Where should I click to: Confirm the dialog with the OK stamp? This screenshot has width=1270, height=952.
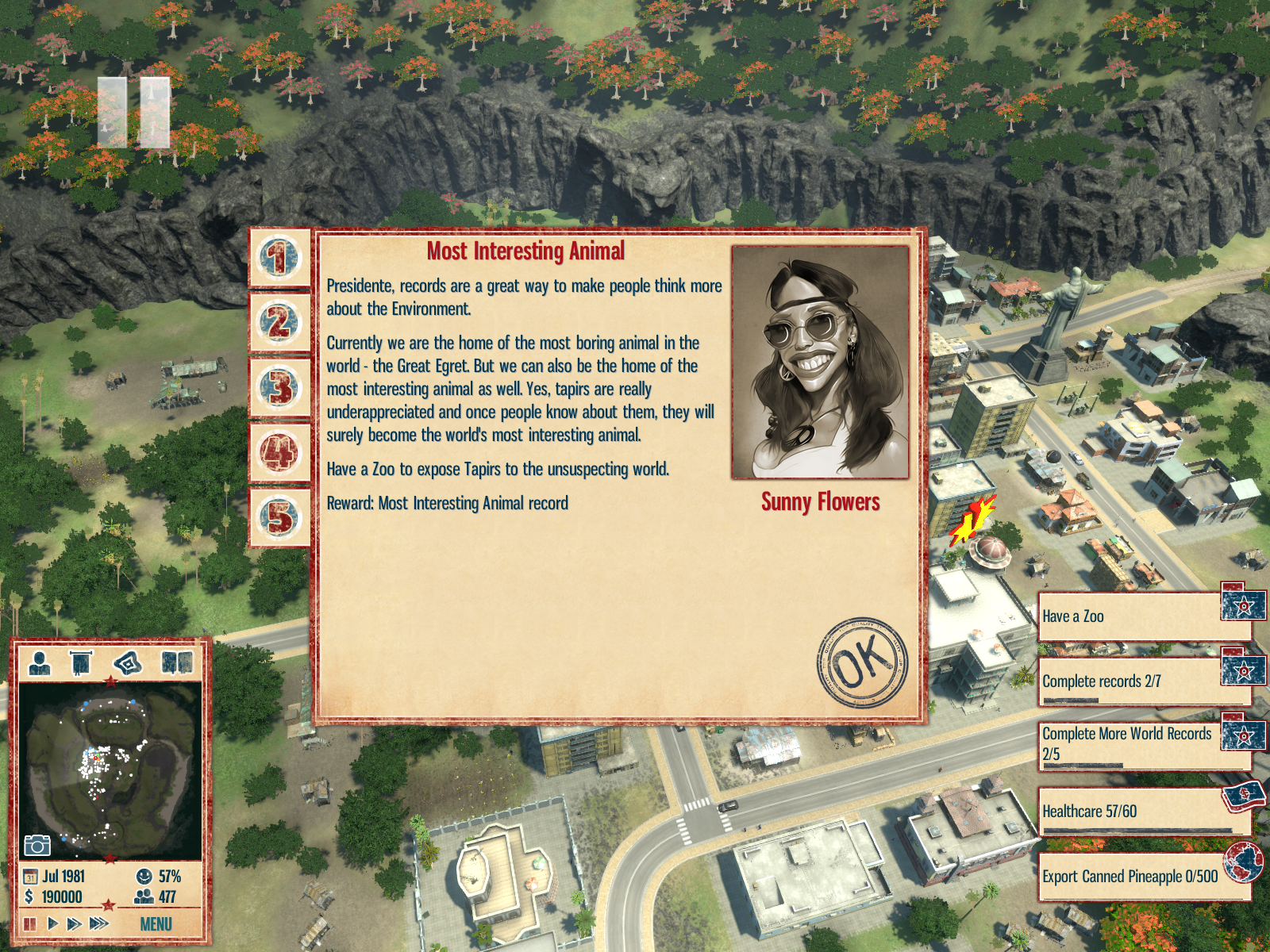(862, 662)
